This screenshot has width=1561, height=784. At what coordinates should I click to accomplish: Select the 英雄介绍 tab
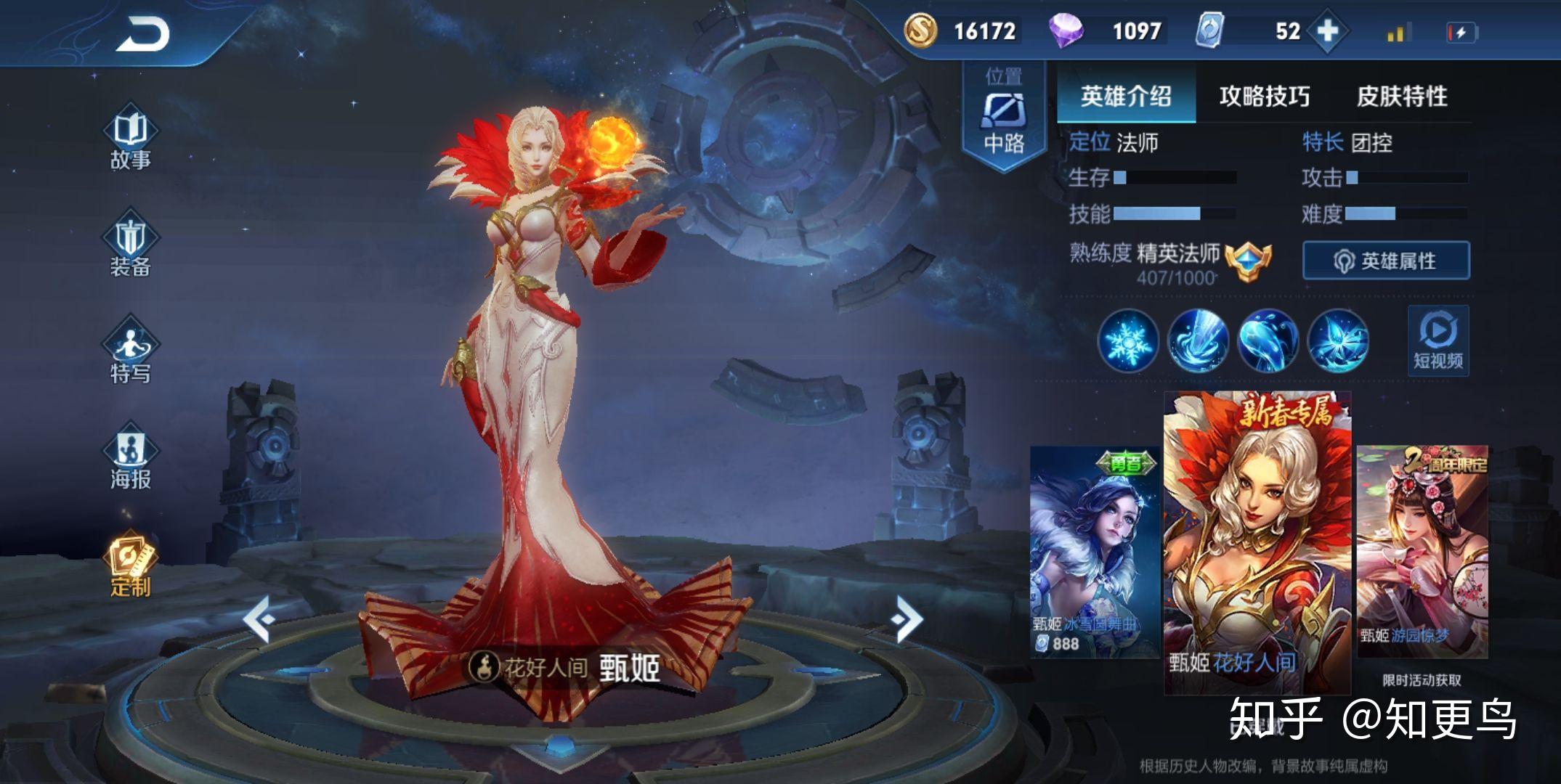(1125, 96)
